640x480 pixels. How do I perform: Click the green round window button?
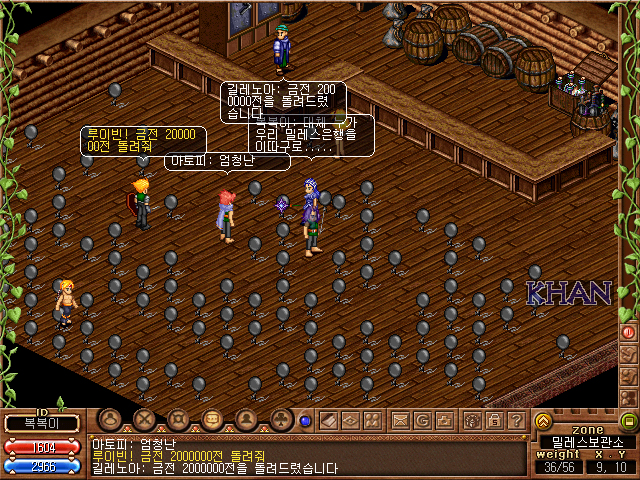coord(629,421)
